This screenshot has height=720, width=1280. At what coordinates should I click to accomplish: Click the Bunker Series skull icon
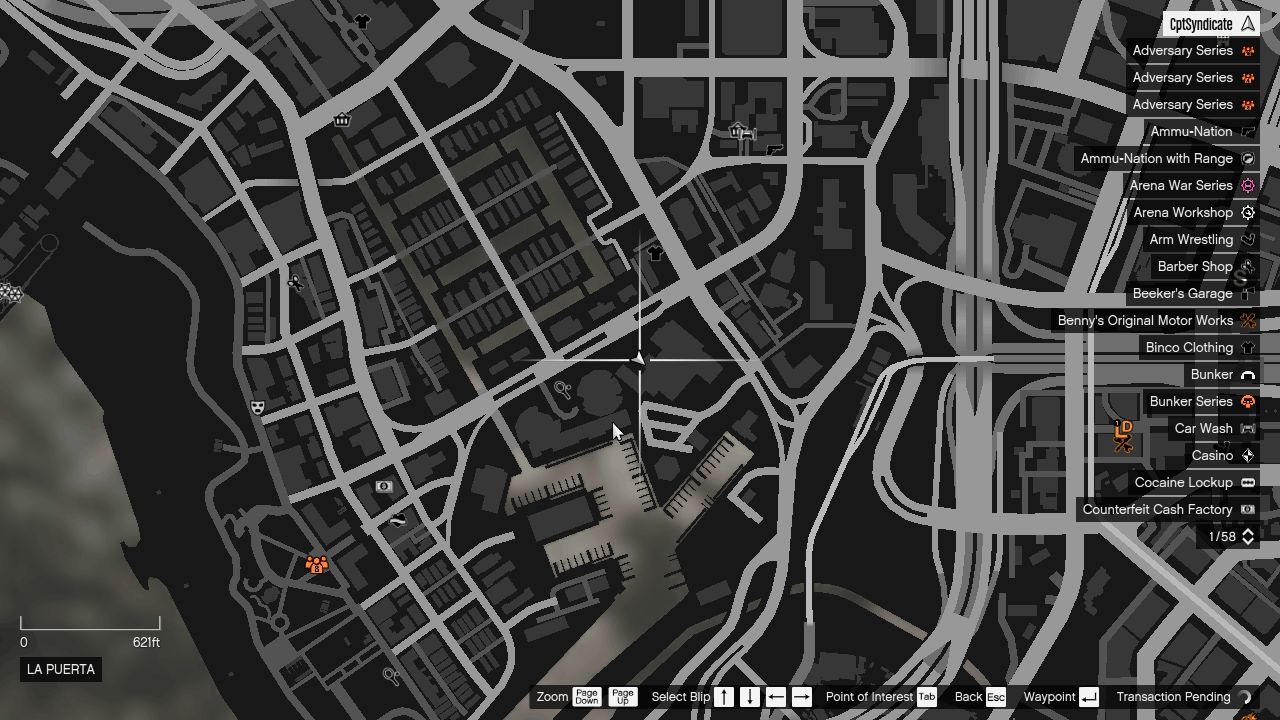coord(1247,401)
